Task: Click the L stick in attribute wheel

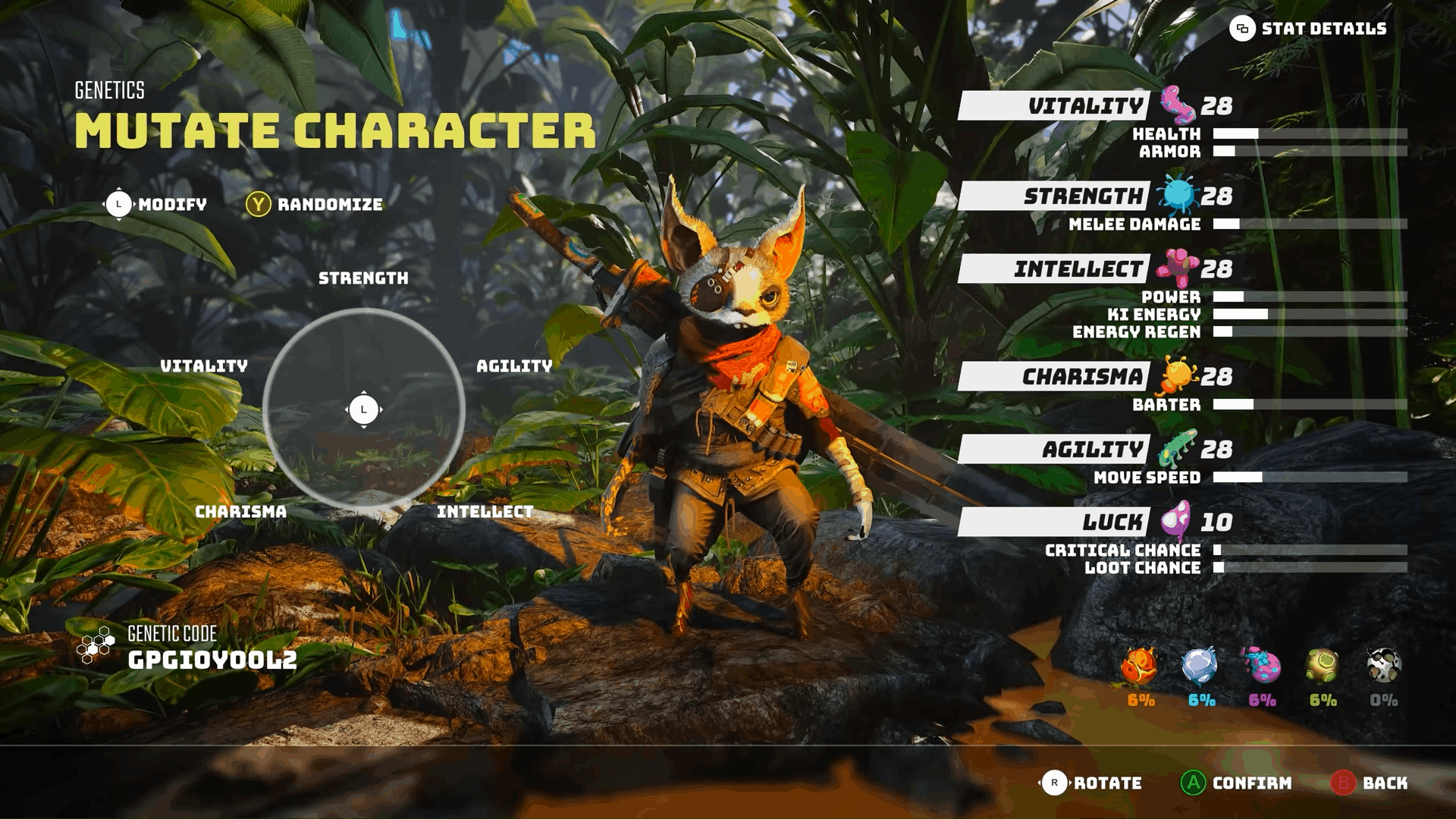Action: click(364, 409)
